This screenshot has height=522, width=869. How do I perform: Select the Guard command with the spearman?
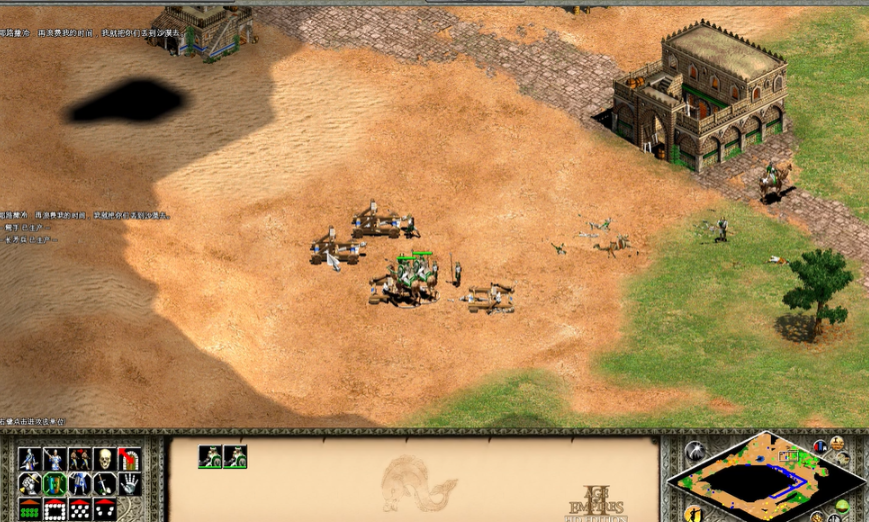[x=55, y=459]
